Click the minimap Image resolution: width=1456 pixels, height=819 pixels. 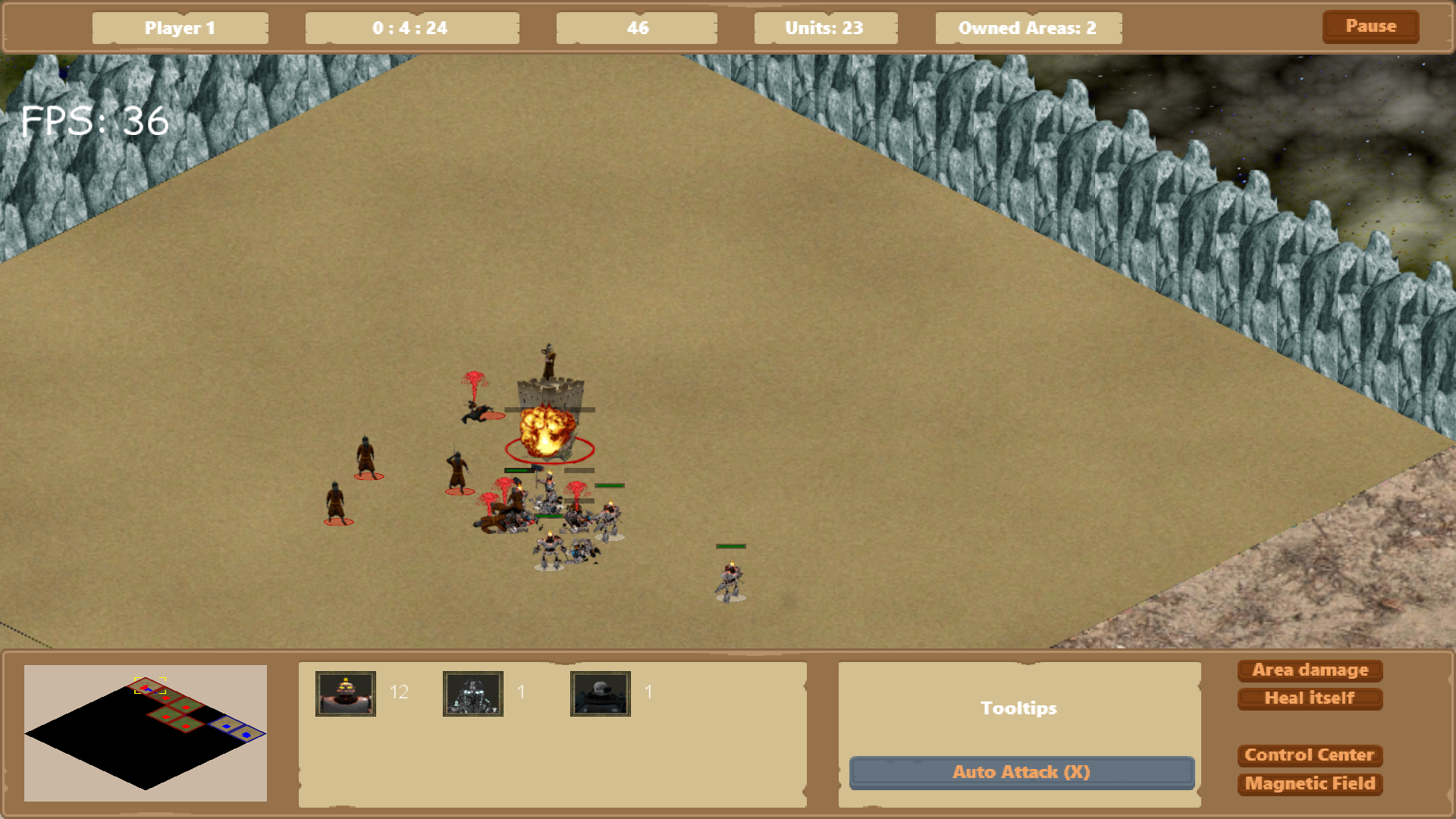(x=146, y=733)
